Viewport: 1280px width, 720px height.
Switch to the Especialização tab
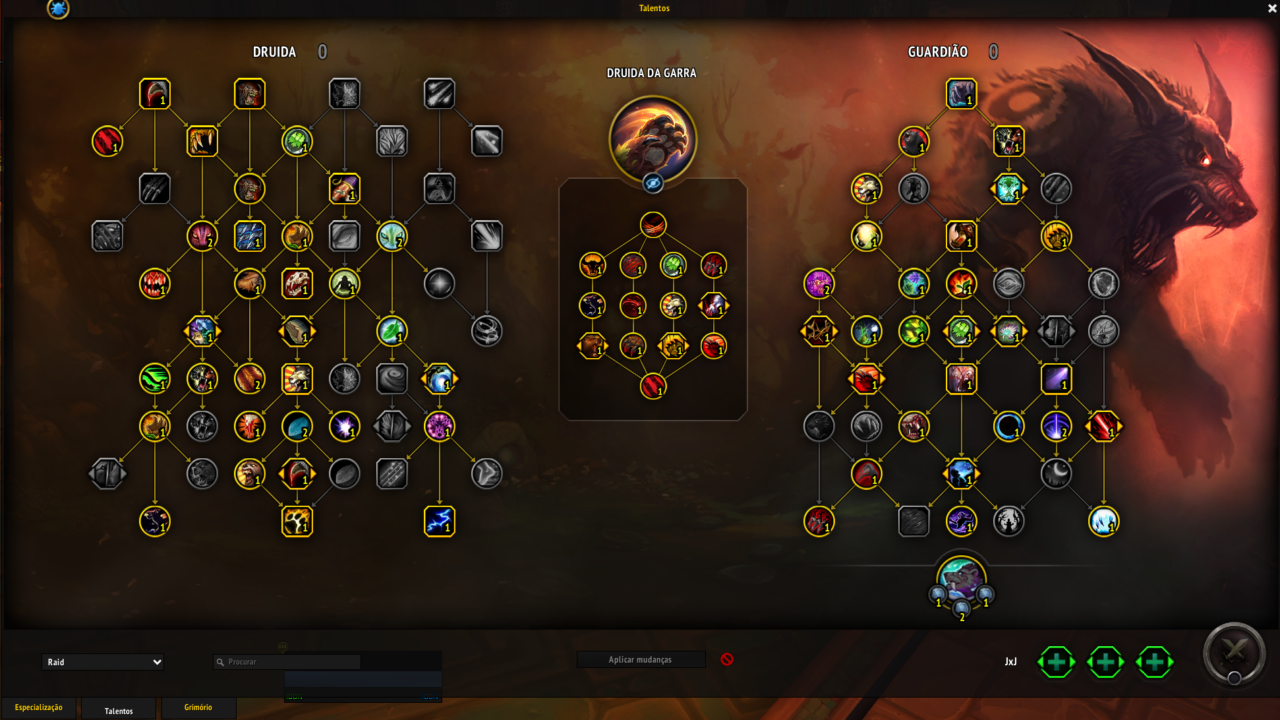(x=39, y=708)
